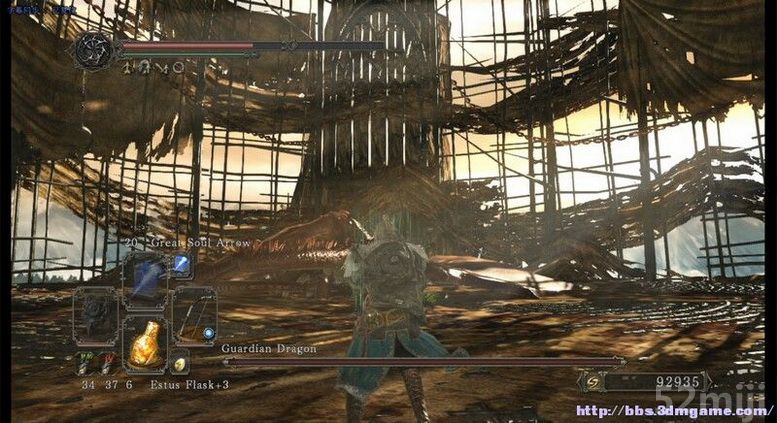Click the small pale egg next-item icon
This screenshot has height=423, width=777.
[180, 365]
